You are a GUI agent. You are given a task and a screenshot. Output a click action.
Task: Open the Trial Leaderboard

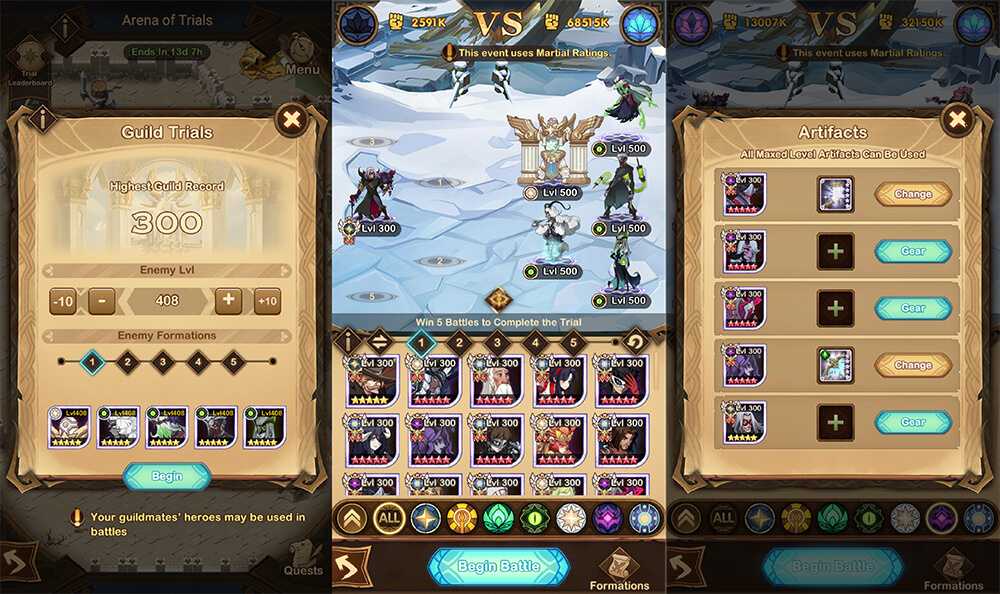(x=31, y=62)
